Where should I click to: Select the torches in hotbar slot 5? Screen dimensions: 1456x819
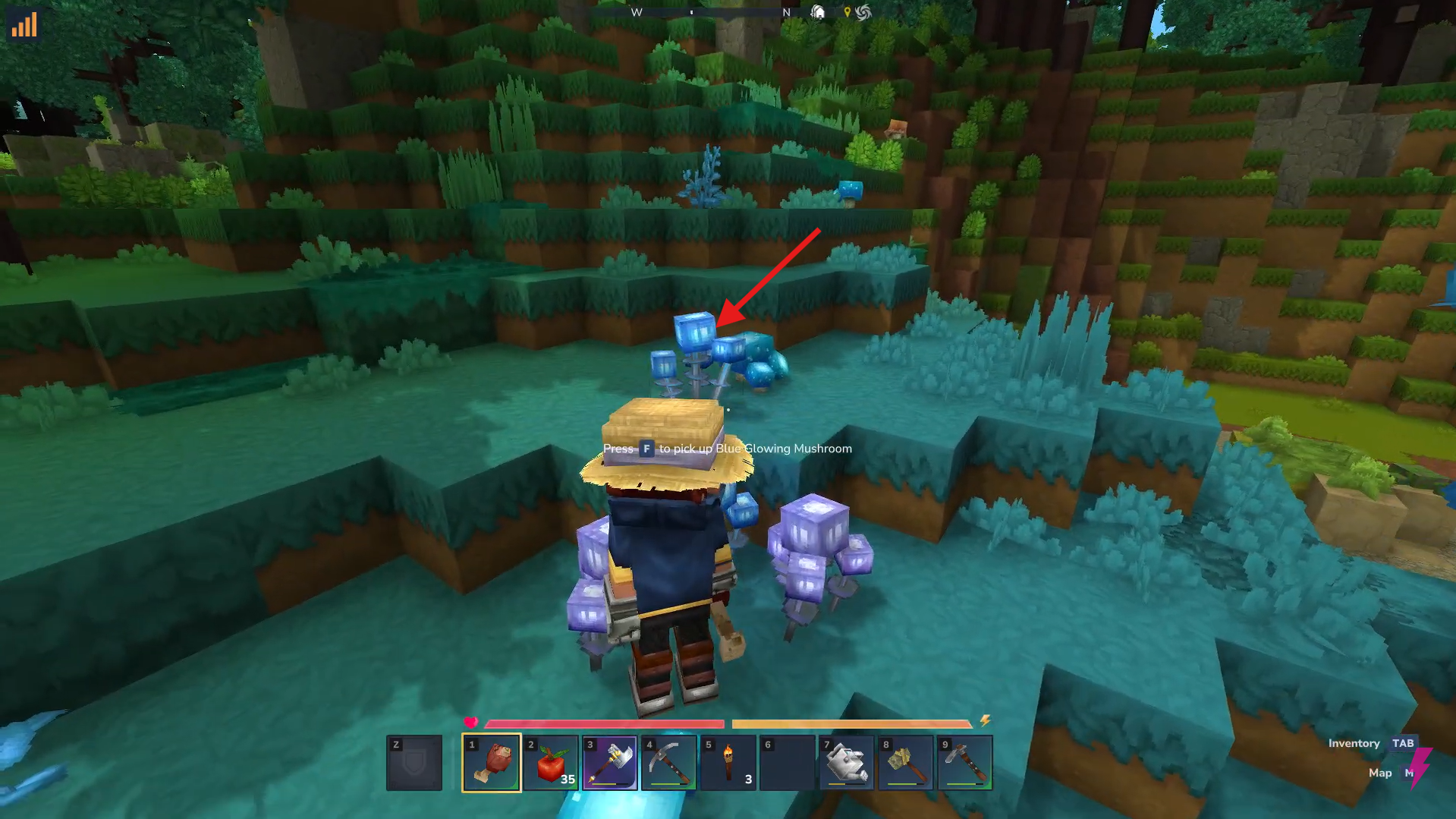pos(727,763)
